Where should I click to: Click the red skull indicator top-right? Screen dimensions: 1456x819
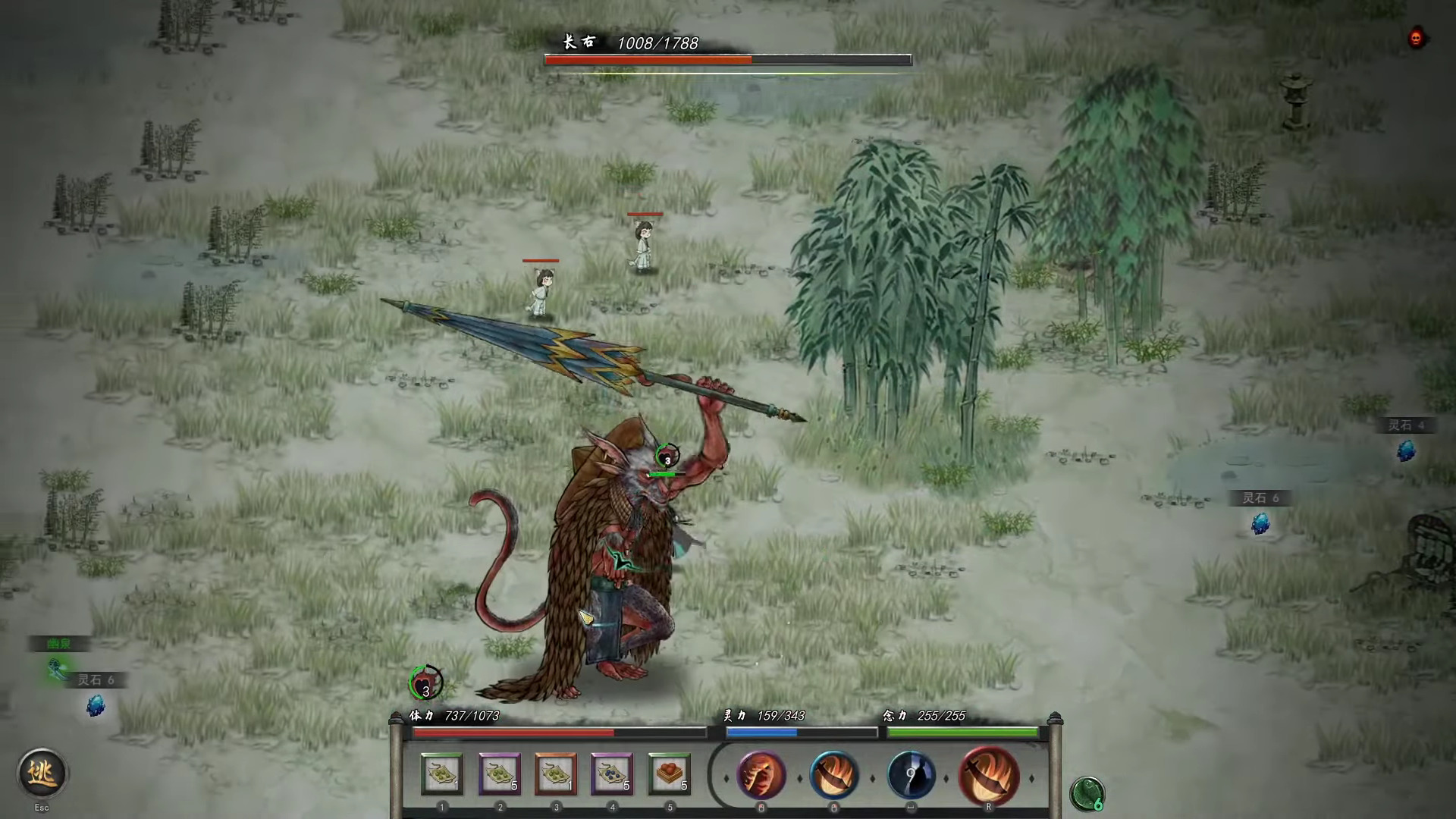(x=1415, y=37)
